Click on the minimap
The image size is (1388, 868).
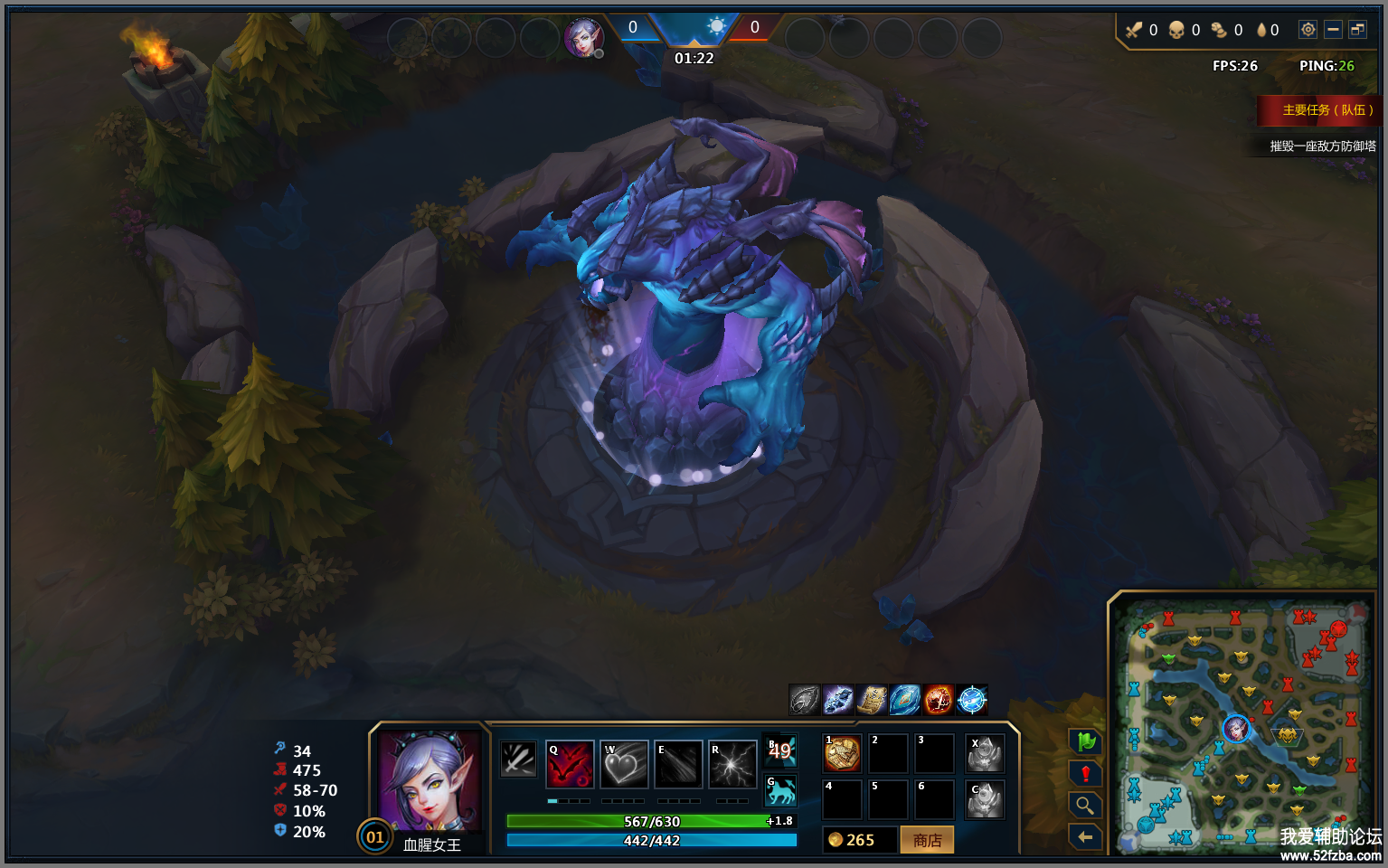1243,723
